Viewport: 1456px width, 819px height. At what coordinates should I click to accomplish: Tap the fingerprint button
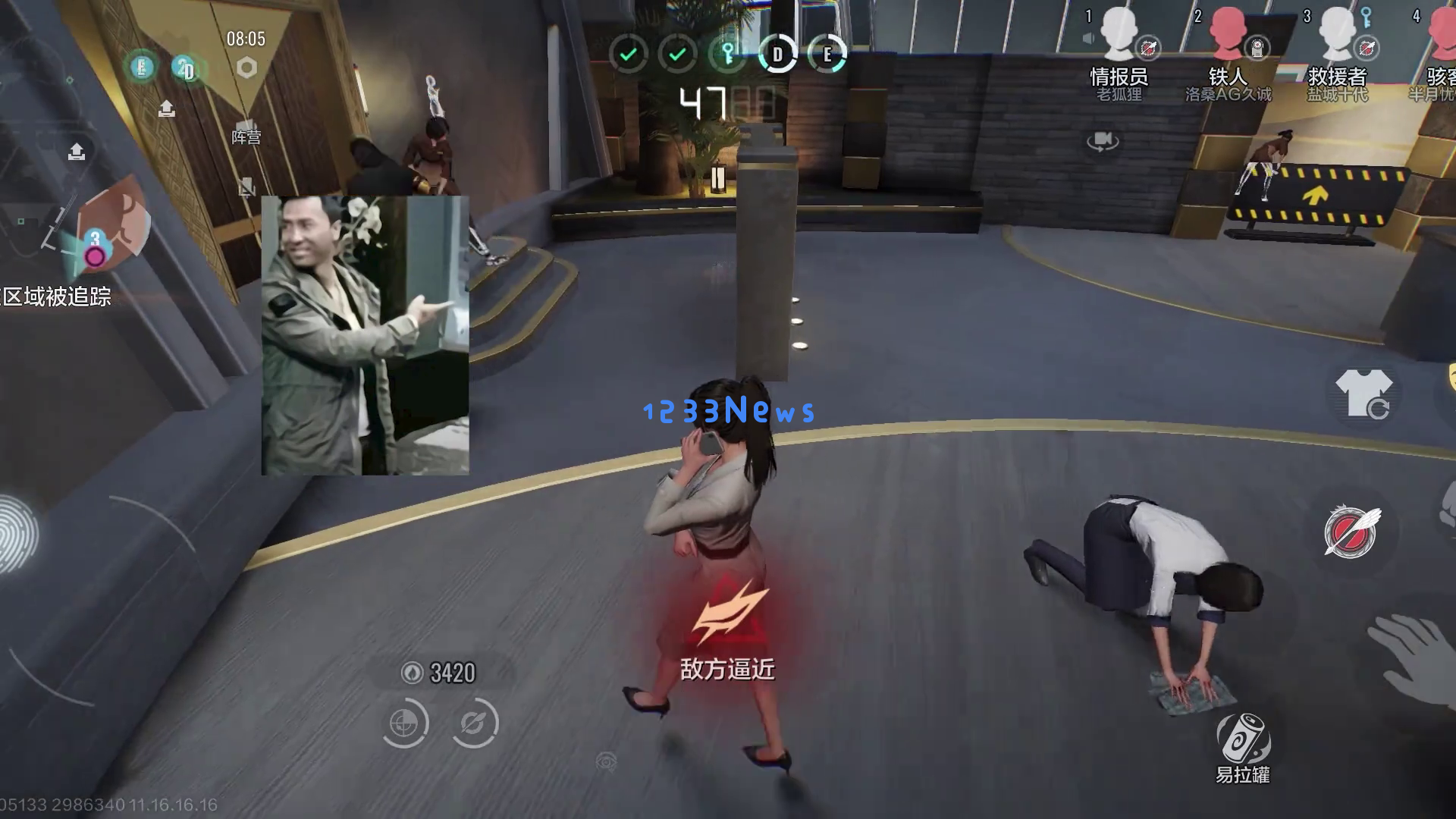pyautogui.click(x=17, y=533)
